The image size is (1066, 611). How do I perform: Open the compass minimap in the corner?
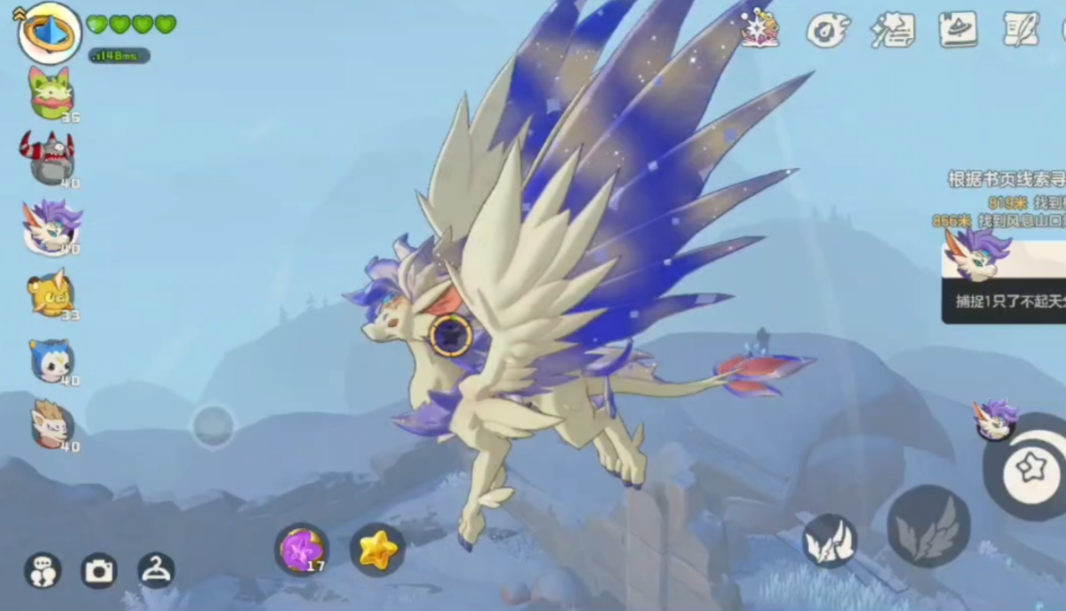[50, 32]
